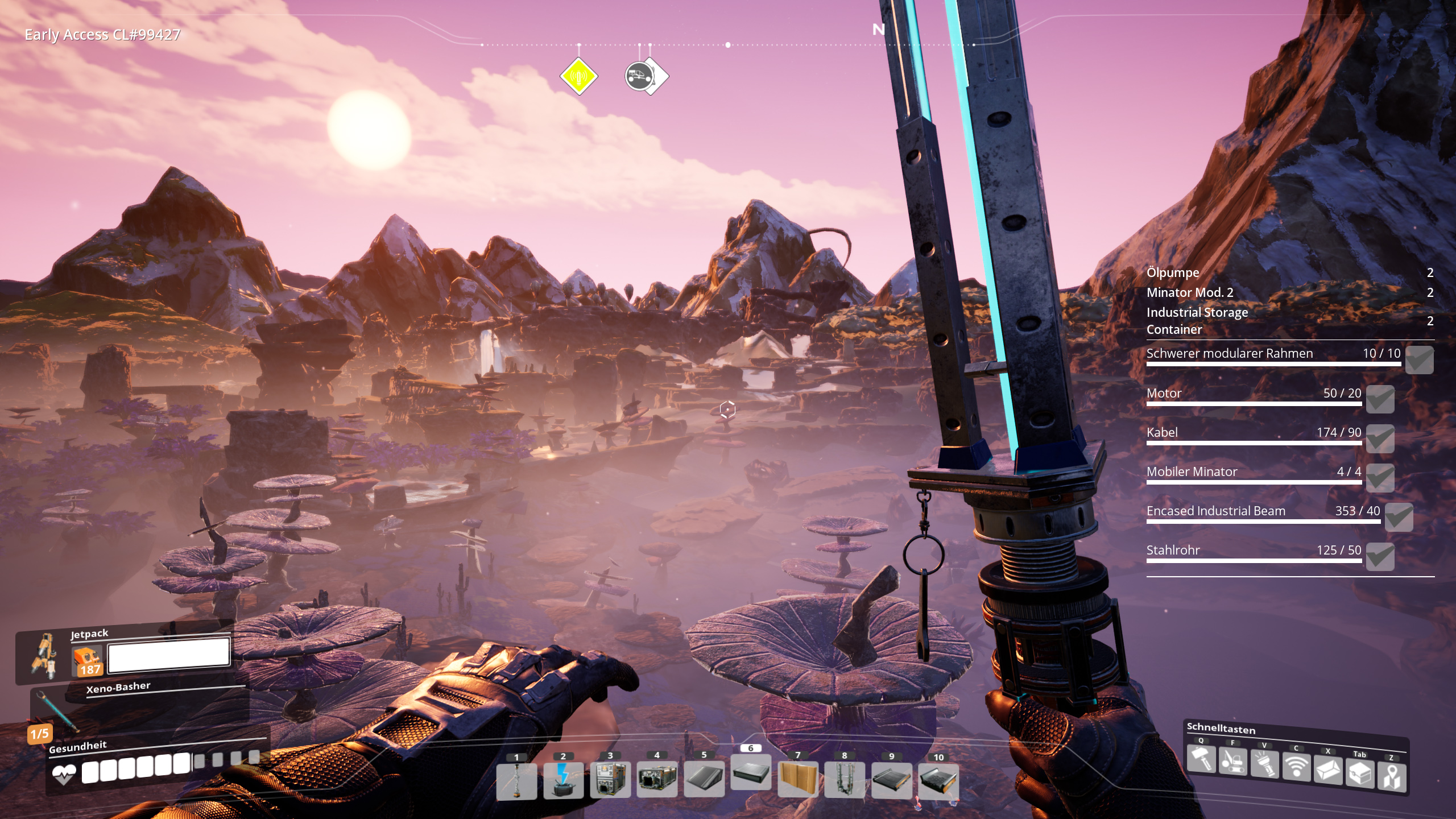Activate the dismantle mode wrecking-crane icon
The image size is (1456, 819).
point(1232,762)
